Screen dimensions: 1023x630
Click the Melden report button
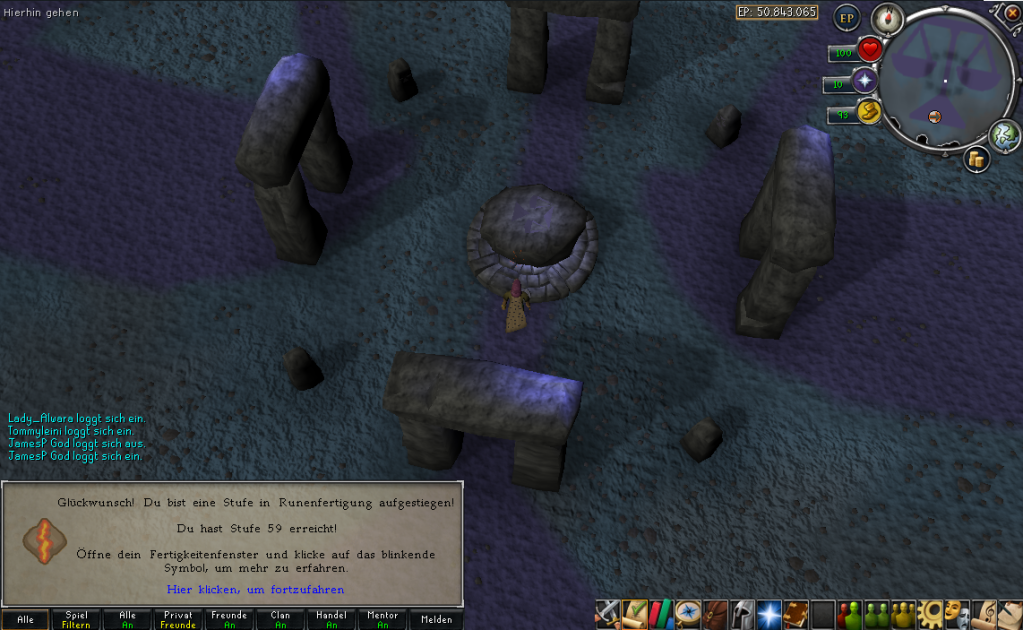(x=435, y=620)
